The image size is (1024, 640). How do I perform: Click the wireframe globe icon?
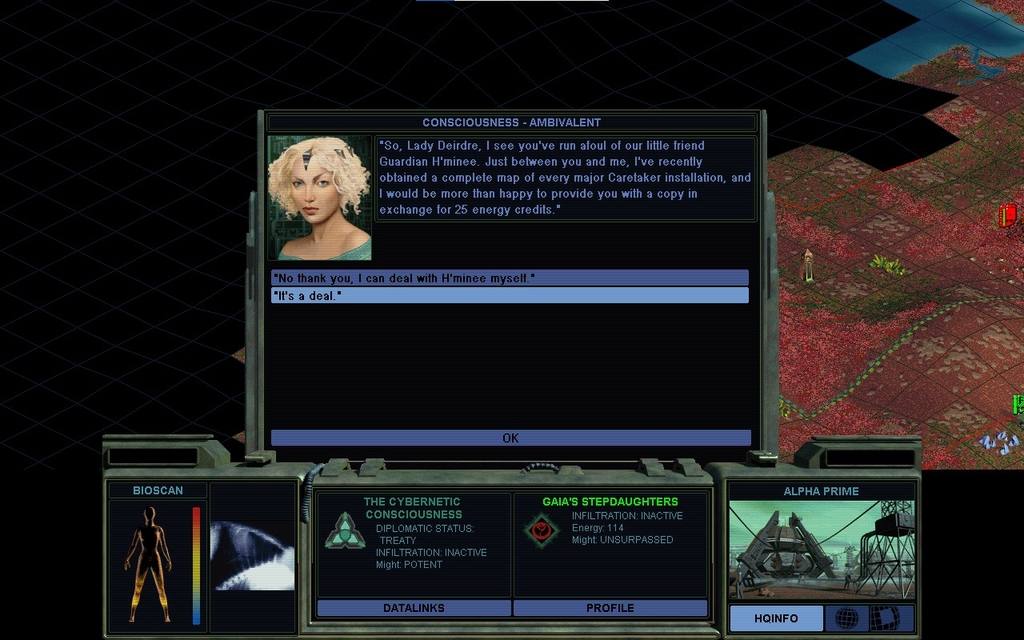[846, 618]
